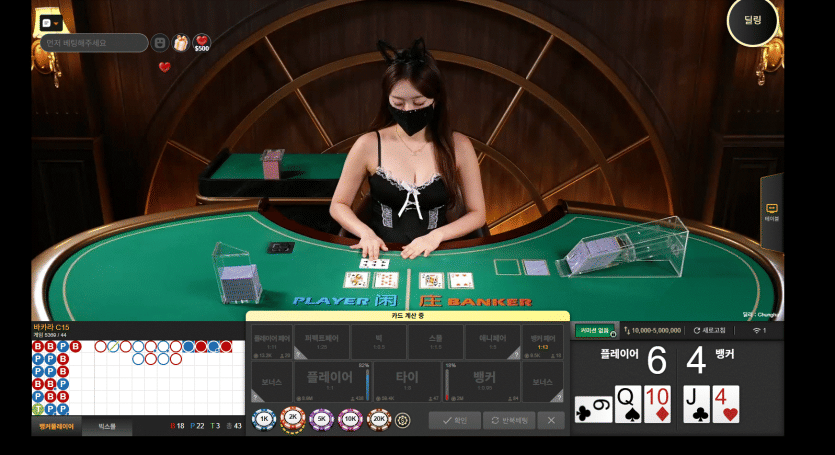Confirm the bet with 확인
Viewport: 835px width, 455px height.
point(455,421)
